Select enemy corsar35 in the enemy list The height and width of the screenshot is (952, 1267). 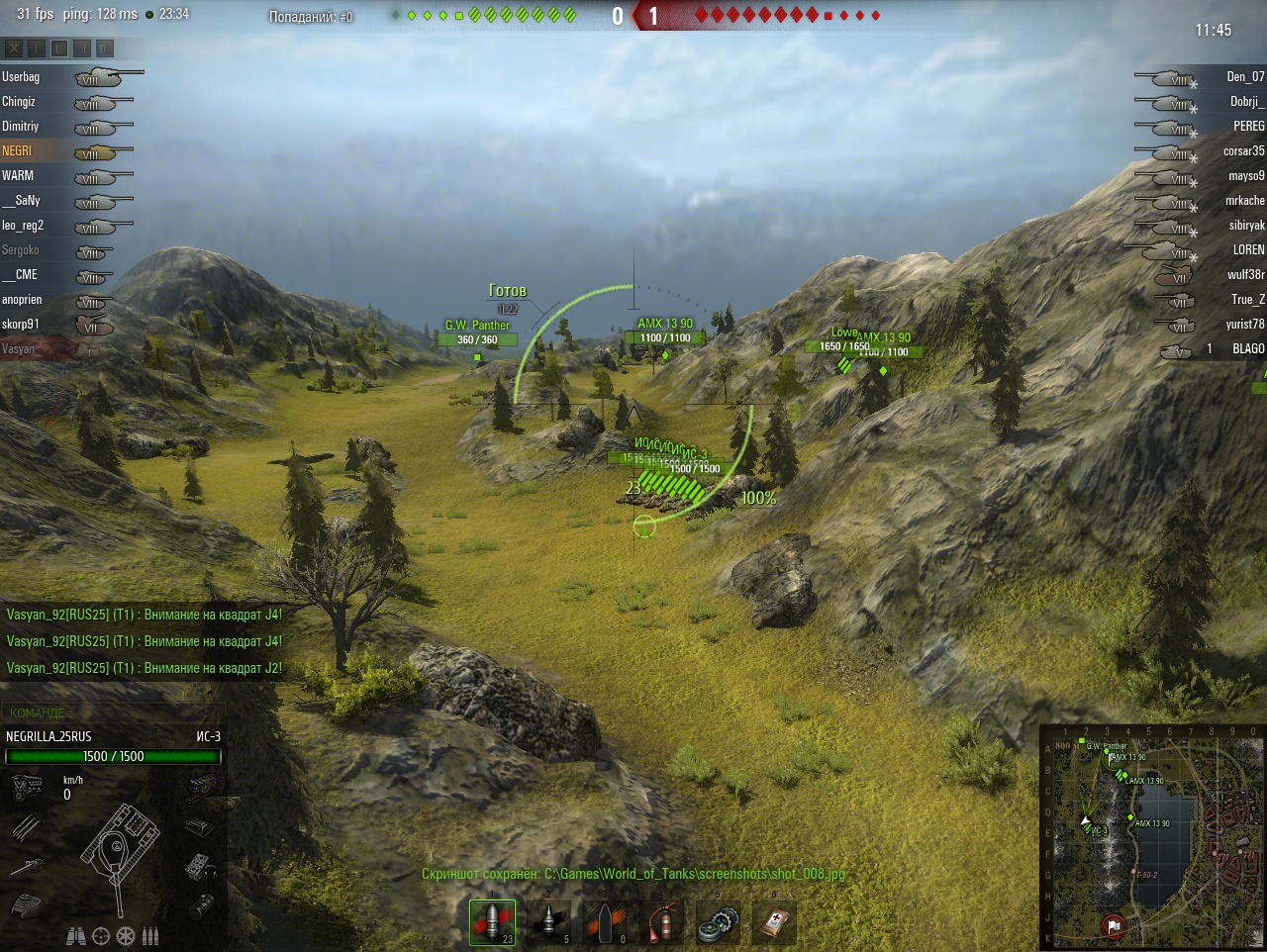tap(1243, 151)
